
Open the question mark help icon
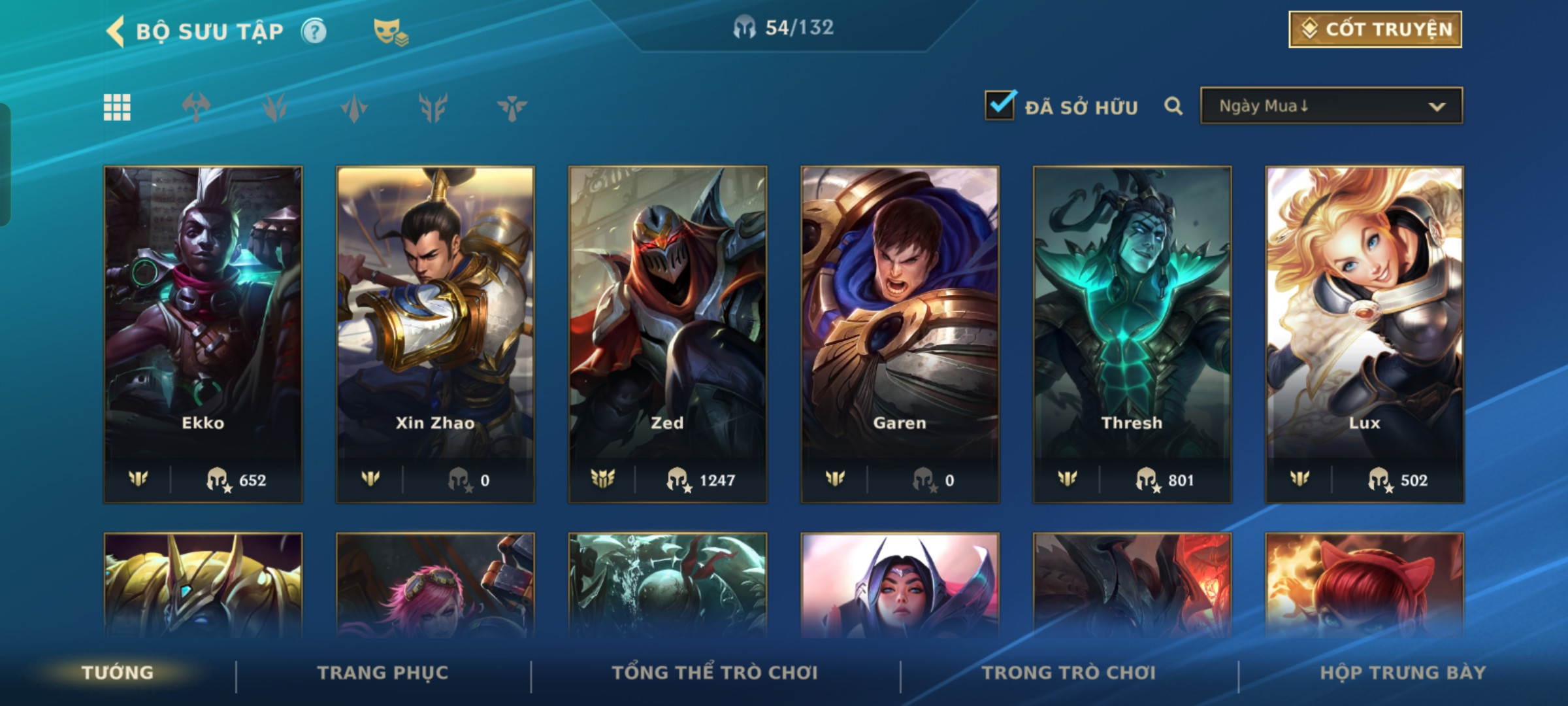314,31
